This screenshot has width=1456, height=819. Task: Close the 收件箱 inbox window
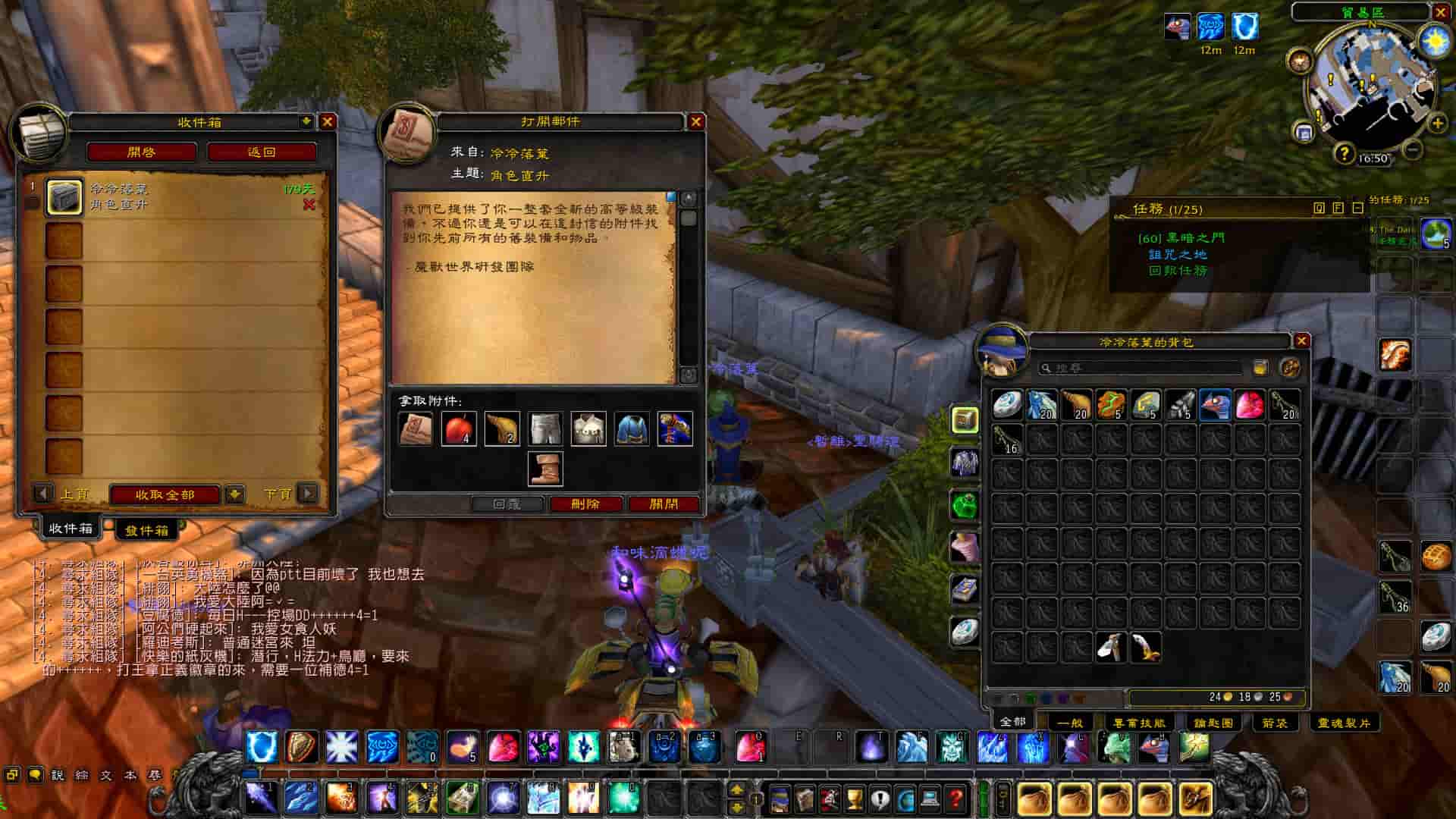click(328, 122)
